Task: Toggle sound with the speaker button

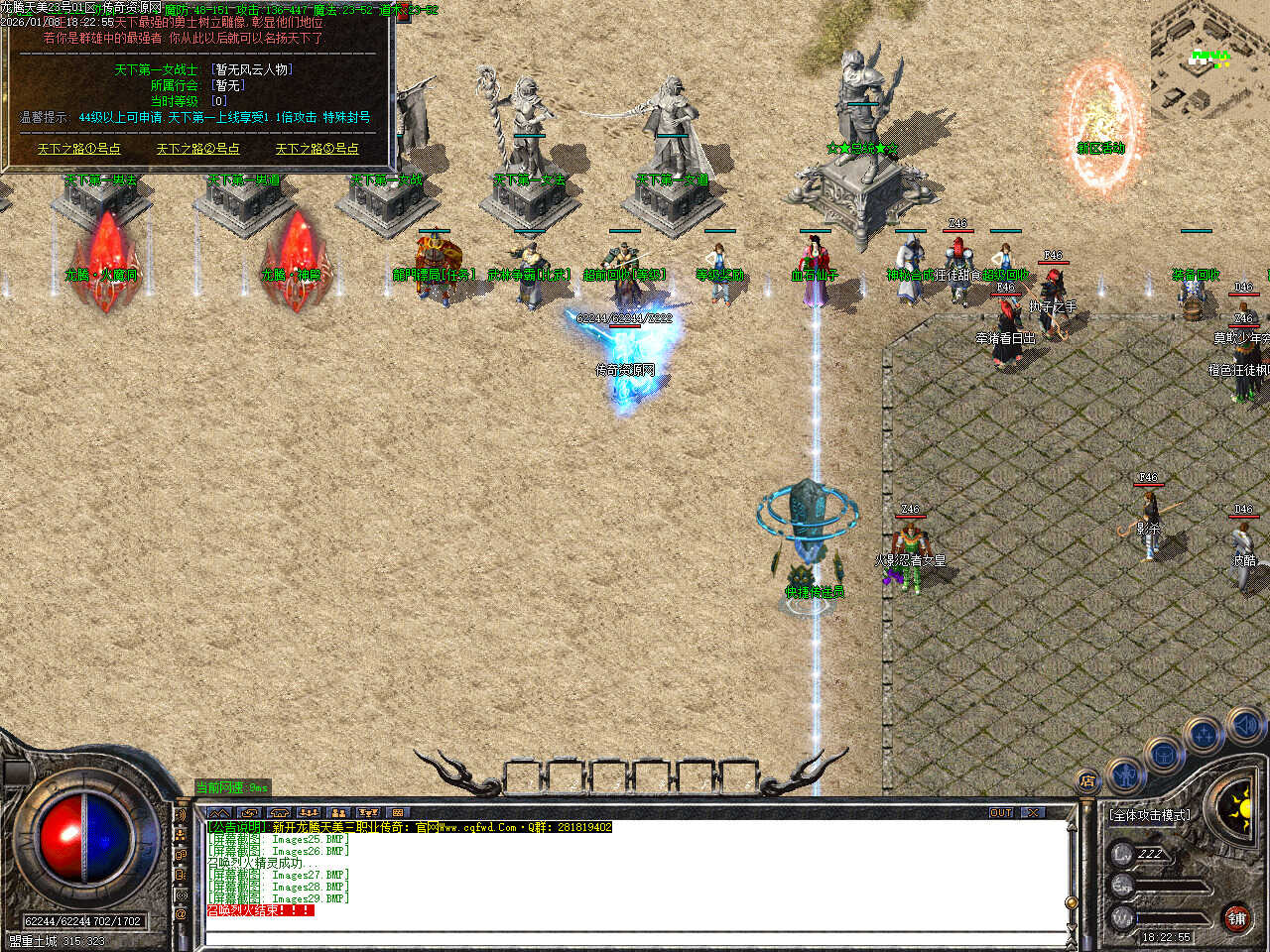Action: (1244, 726)
